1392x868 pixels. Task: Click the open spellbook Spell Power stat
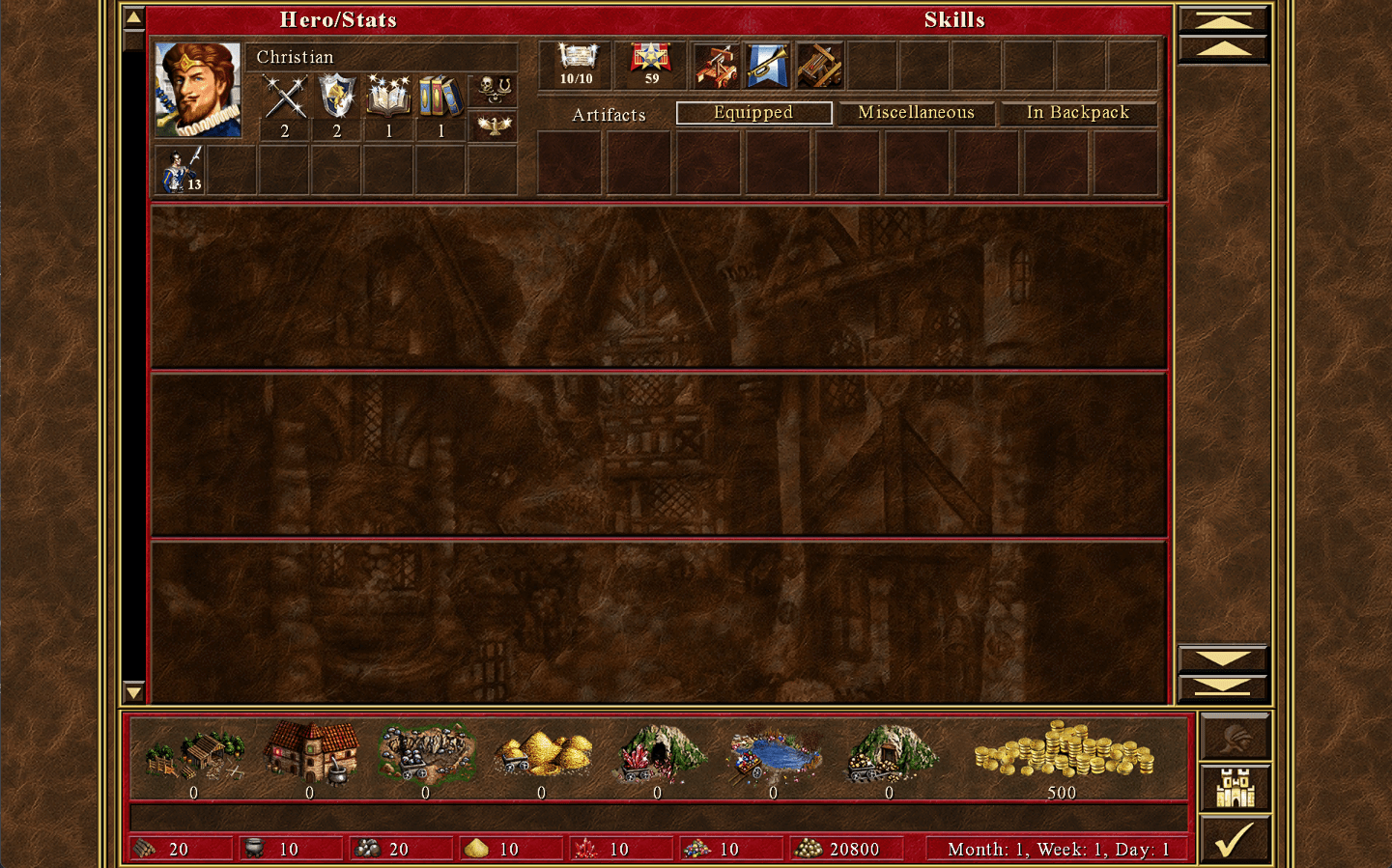(x=389, y=97)
